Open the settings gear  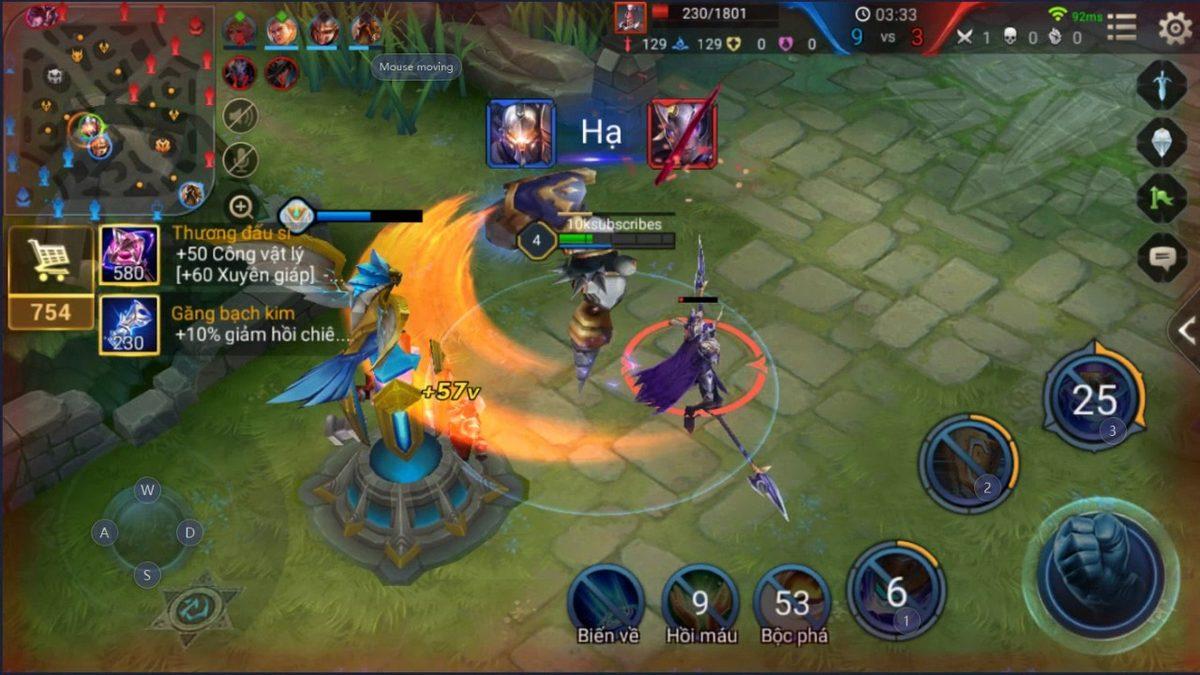(x=1175, y=28)
